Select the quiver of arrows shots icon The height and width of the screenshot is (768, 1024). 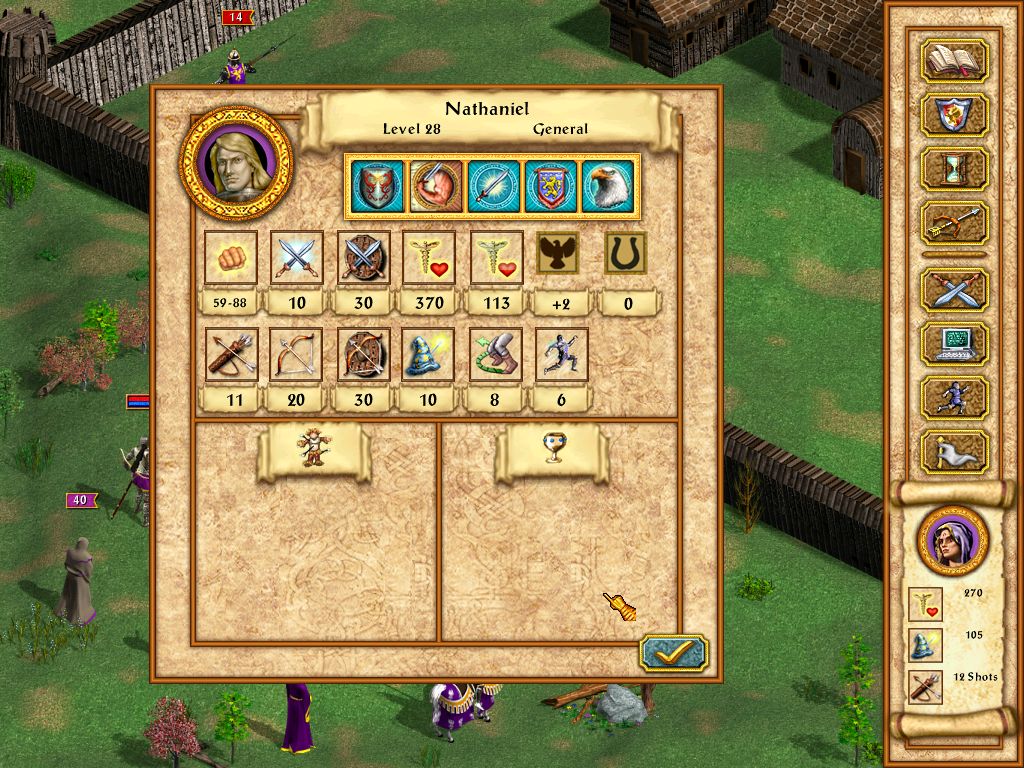tap(231, 355)
